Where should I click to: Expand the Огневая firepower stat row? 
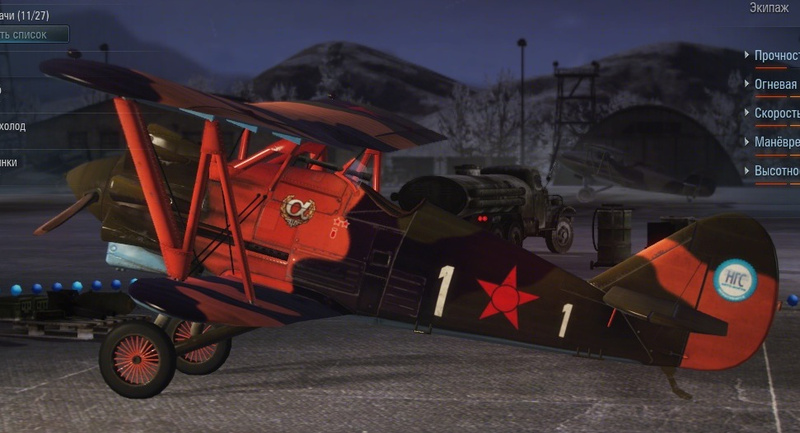coord(775,85)
